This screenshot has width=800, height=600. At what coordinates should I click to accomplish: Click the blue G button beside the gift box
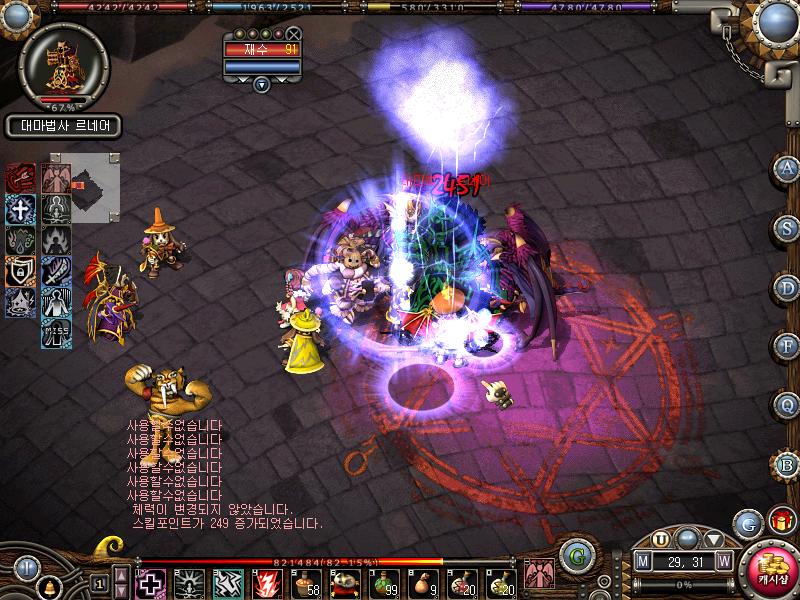click(746, 522)
